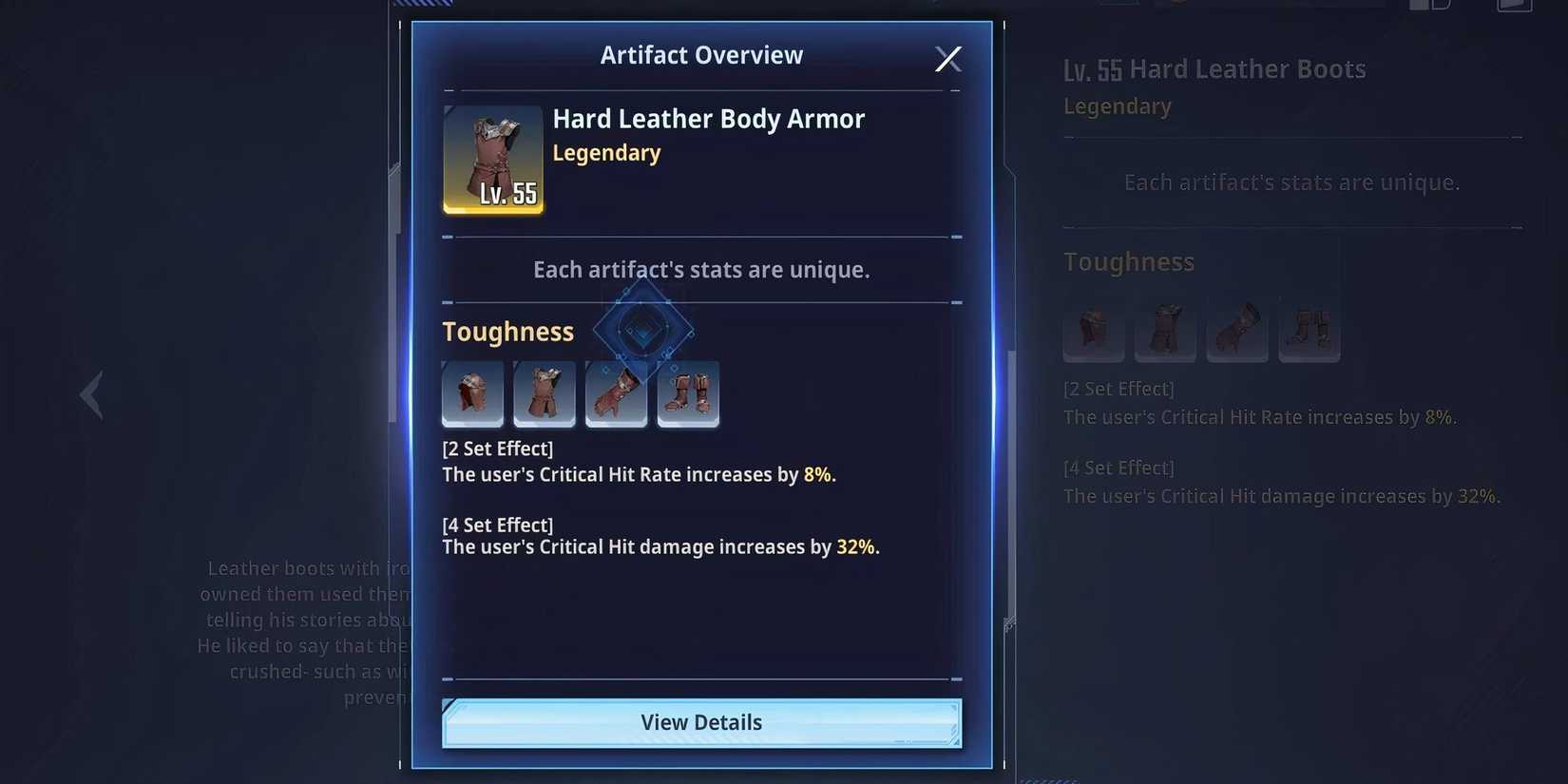Click the 4 Set Effect text in the right panel
This screenshot has height=784, width=1568.
[x=1119, y=467]
